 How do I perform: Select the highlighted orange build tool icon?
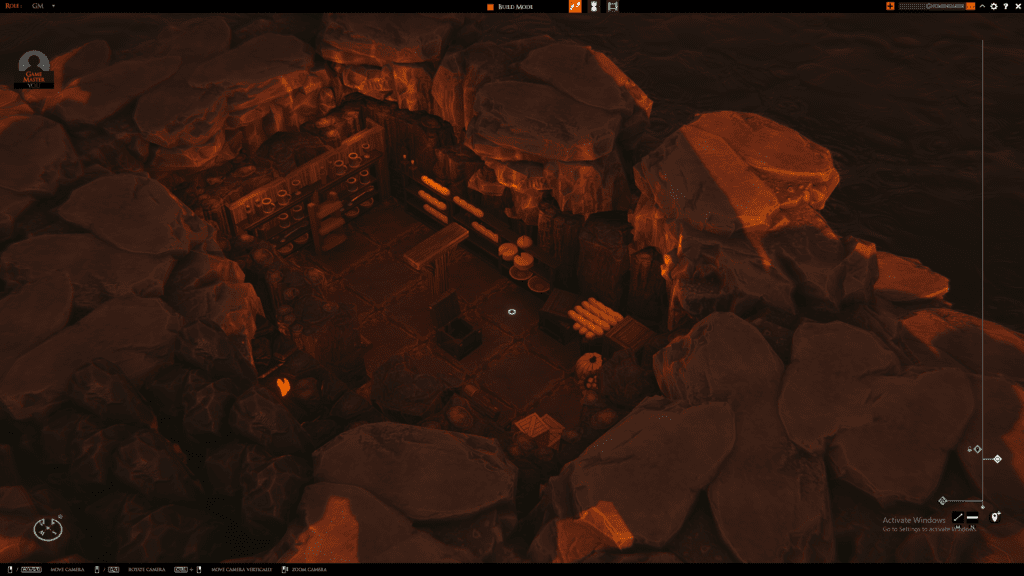[575, 7]
